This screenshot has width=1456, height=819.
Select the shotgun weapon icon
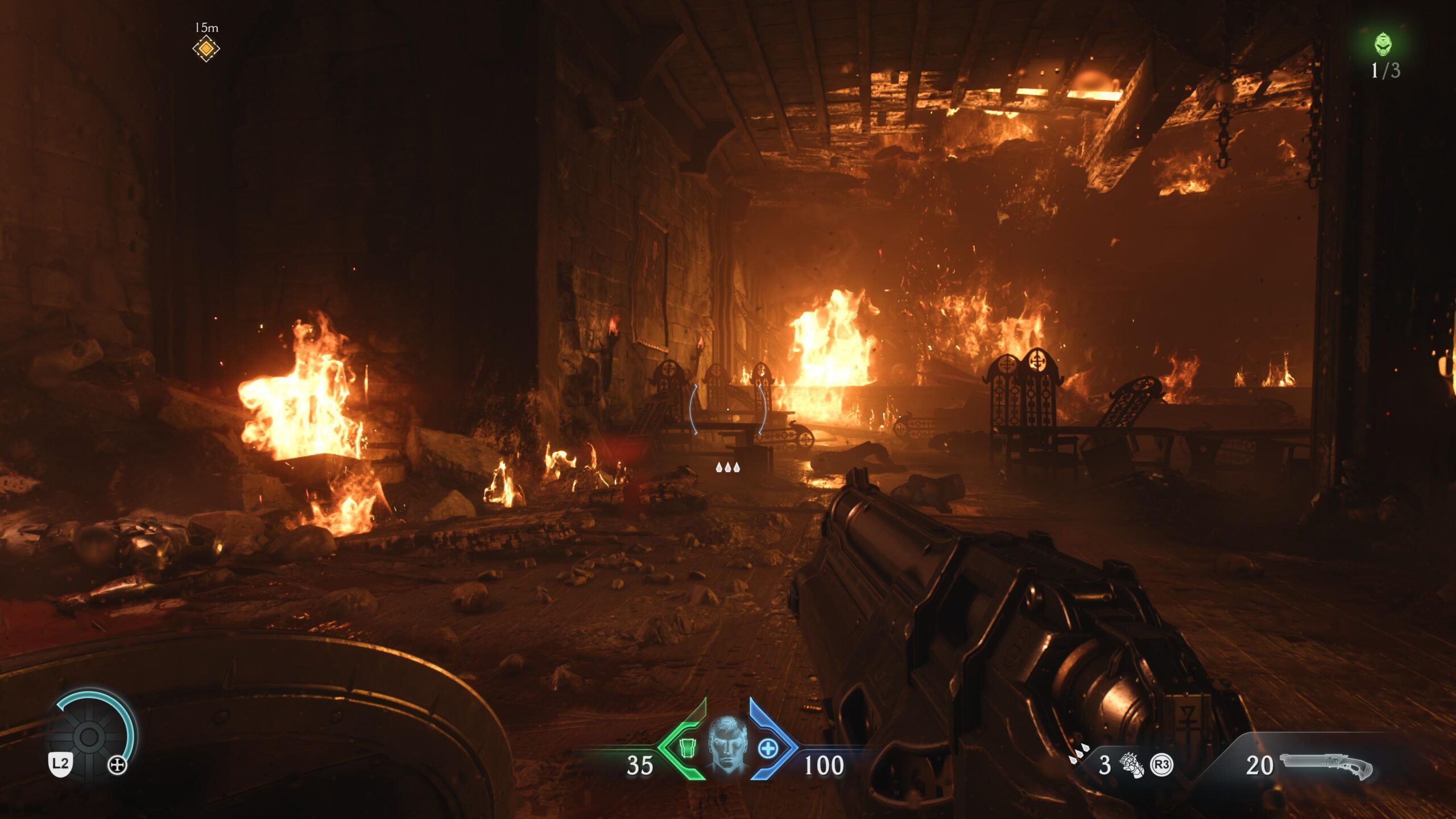click(1326, 766)
